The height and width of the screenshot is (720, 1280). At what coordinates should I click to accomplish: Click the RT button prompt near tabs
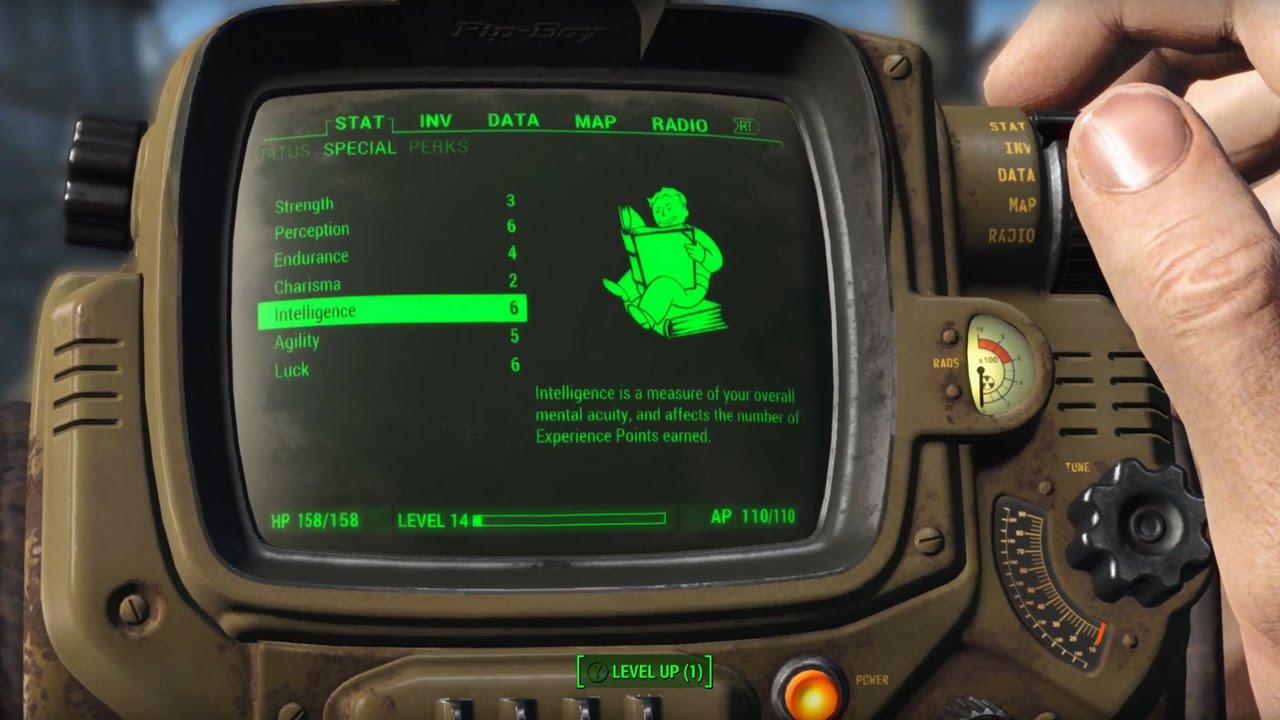(744, 124)
